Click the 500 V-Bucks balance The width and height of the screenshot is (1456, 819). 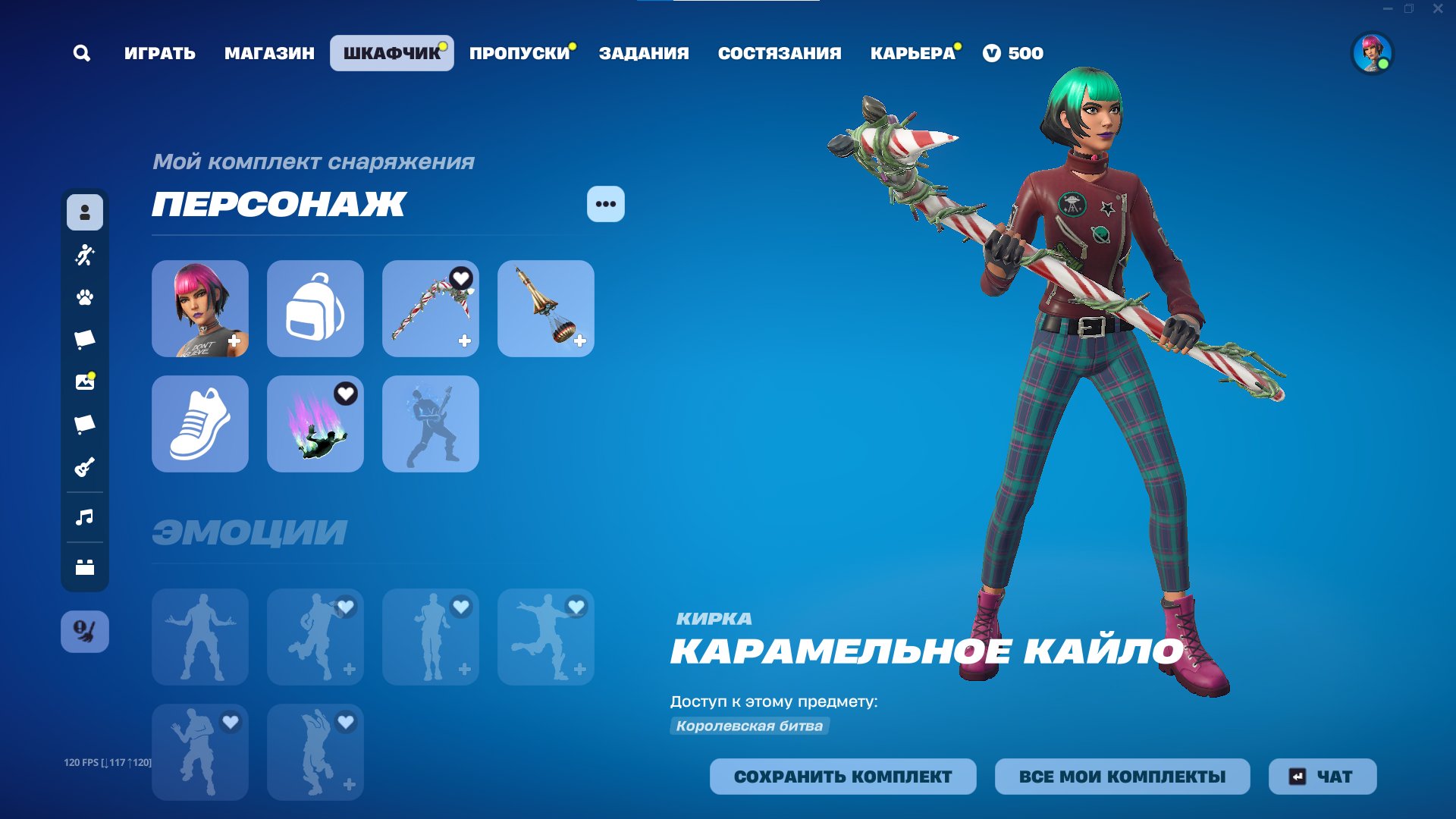1013,53
